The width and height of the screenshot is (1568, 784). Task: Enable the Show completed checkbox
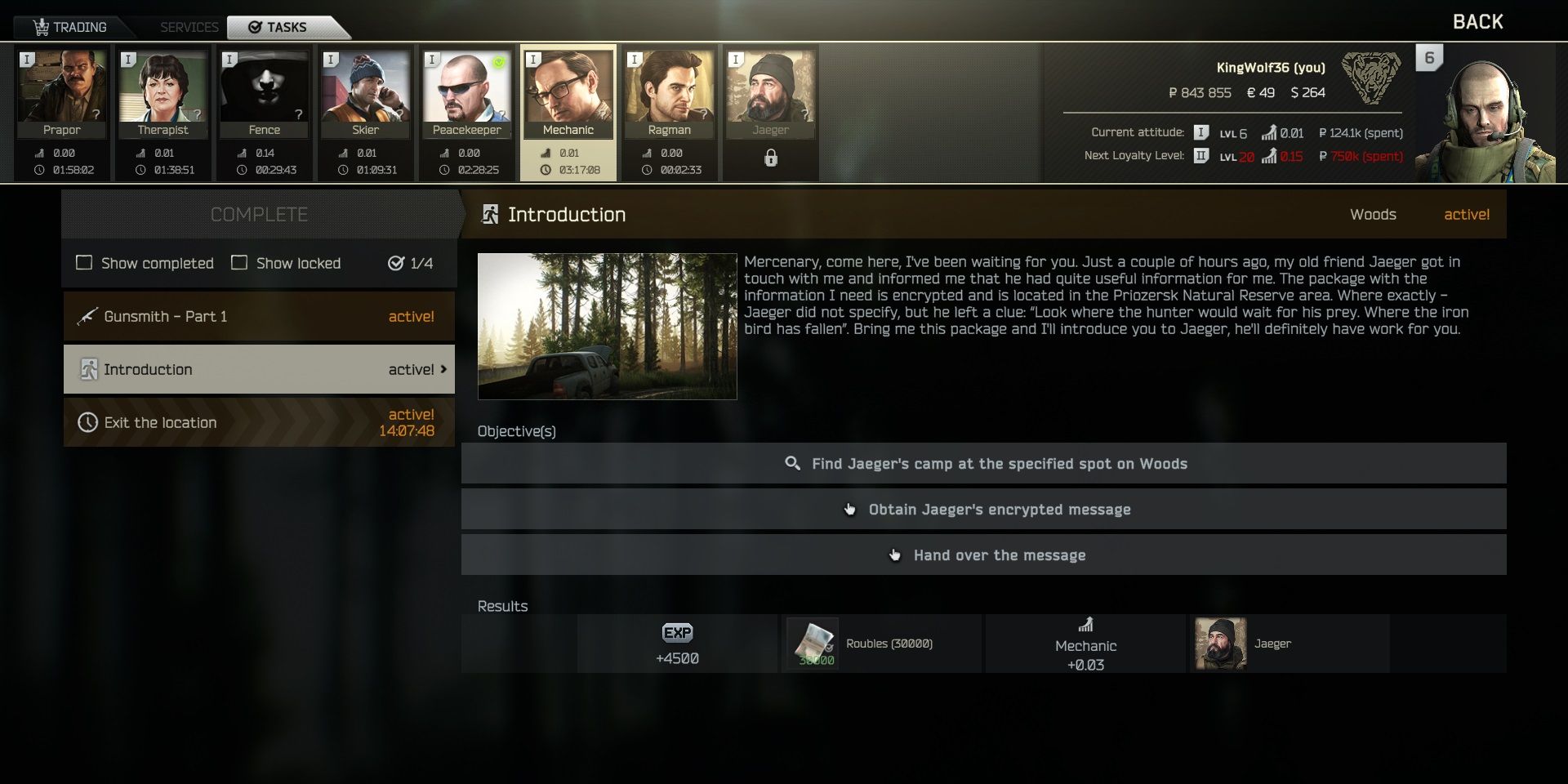pos(84,263)
